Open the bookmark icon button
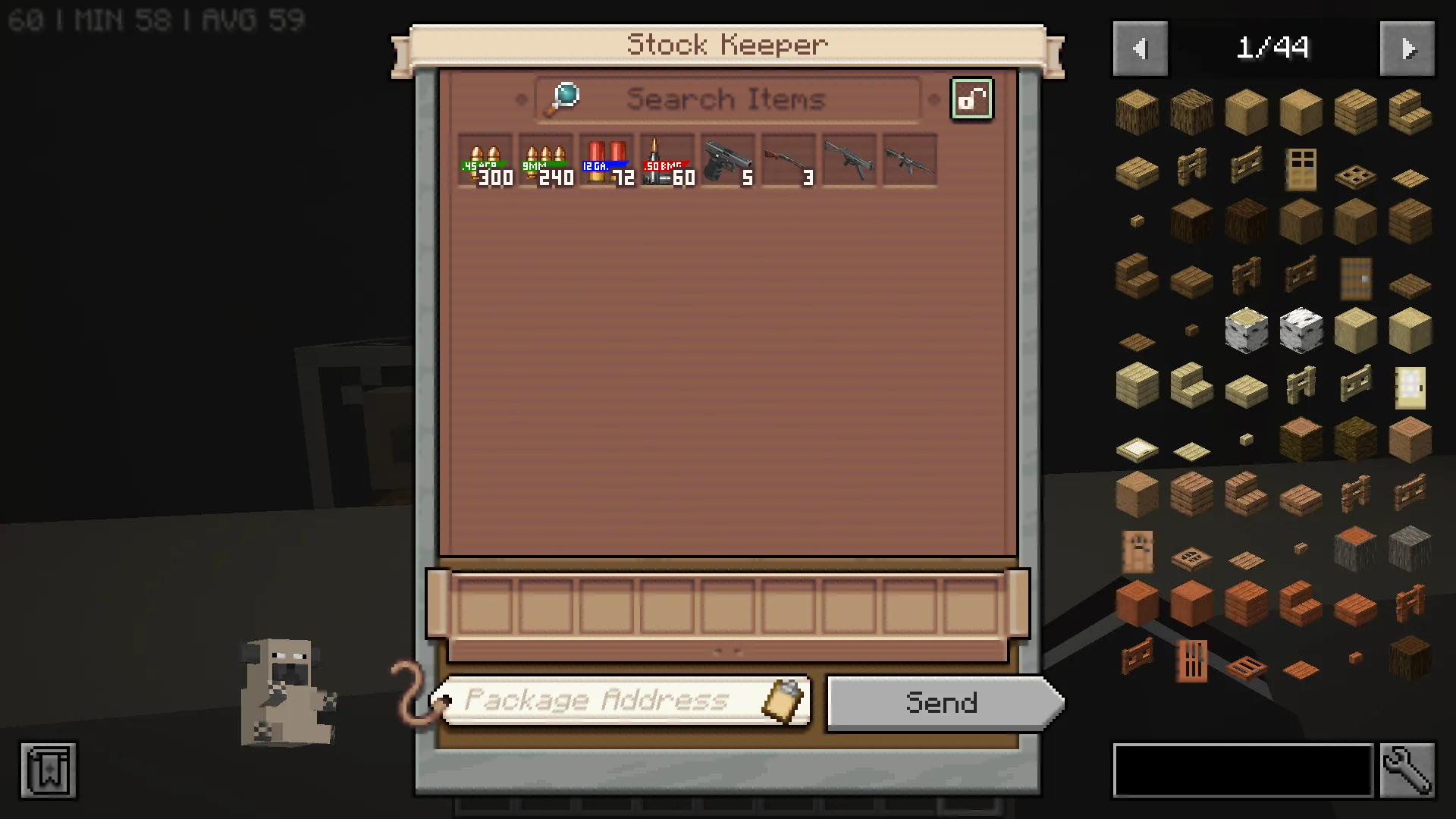 coord(49,770)
